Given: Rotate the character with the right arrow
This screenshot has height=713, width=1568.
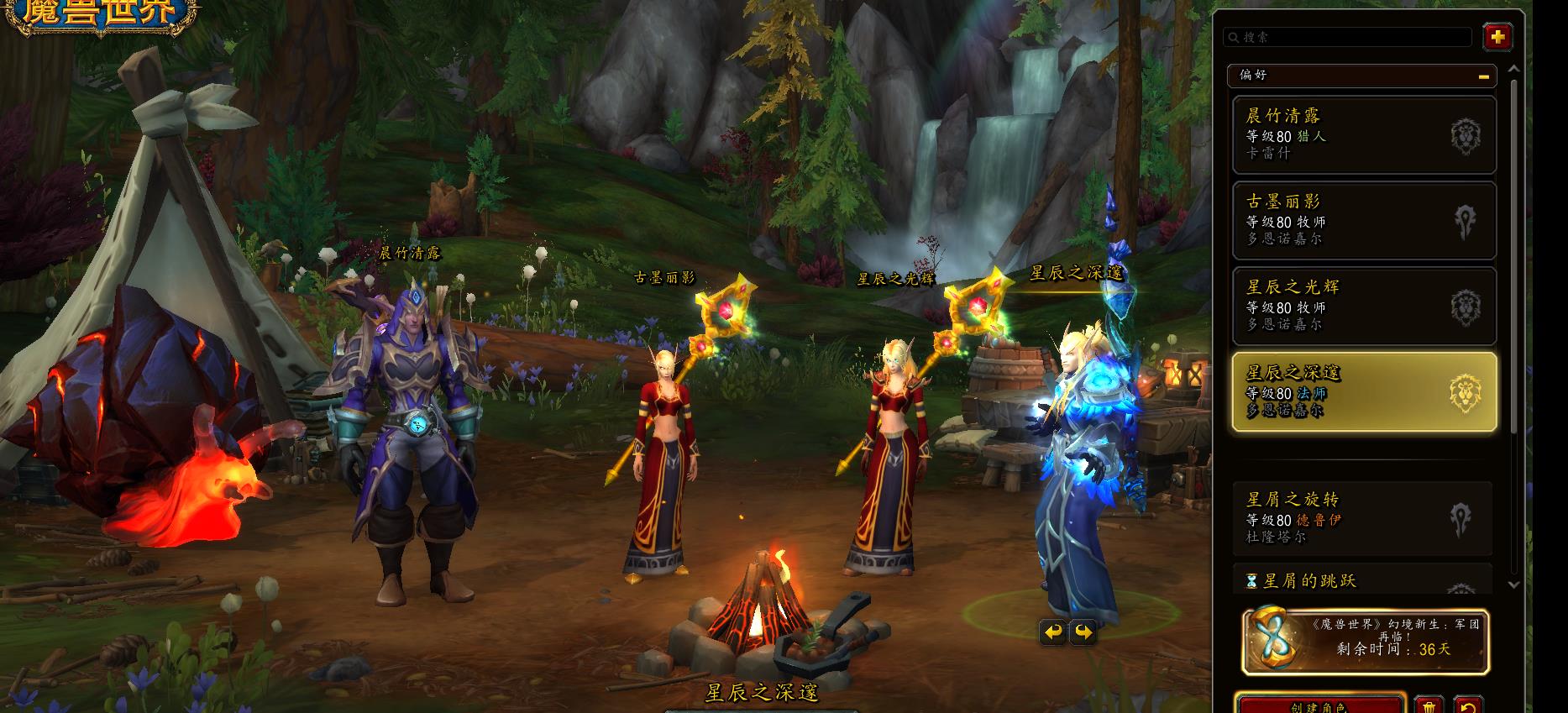Looking at the screenshot, I should coord(1083,632).
